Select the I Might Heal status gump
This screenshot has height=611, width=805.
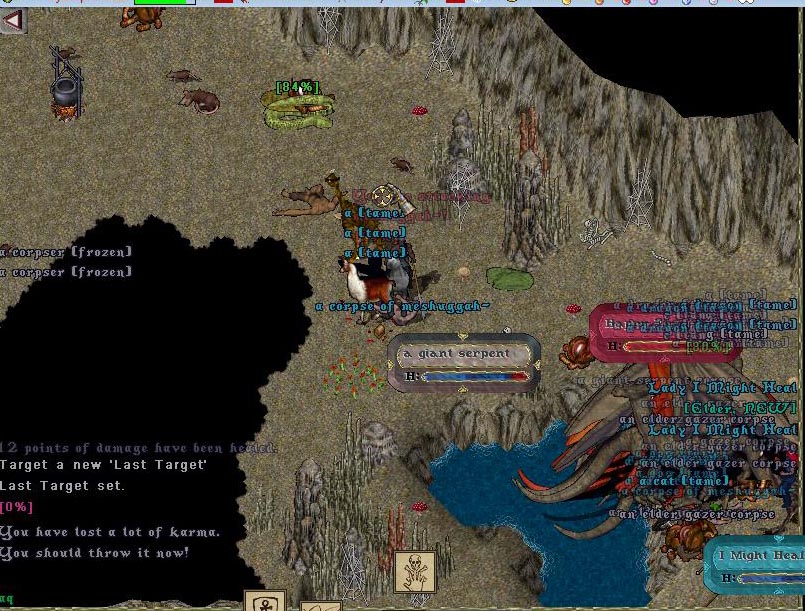757,565
